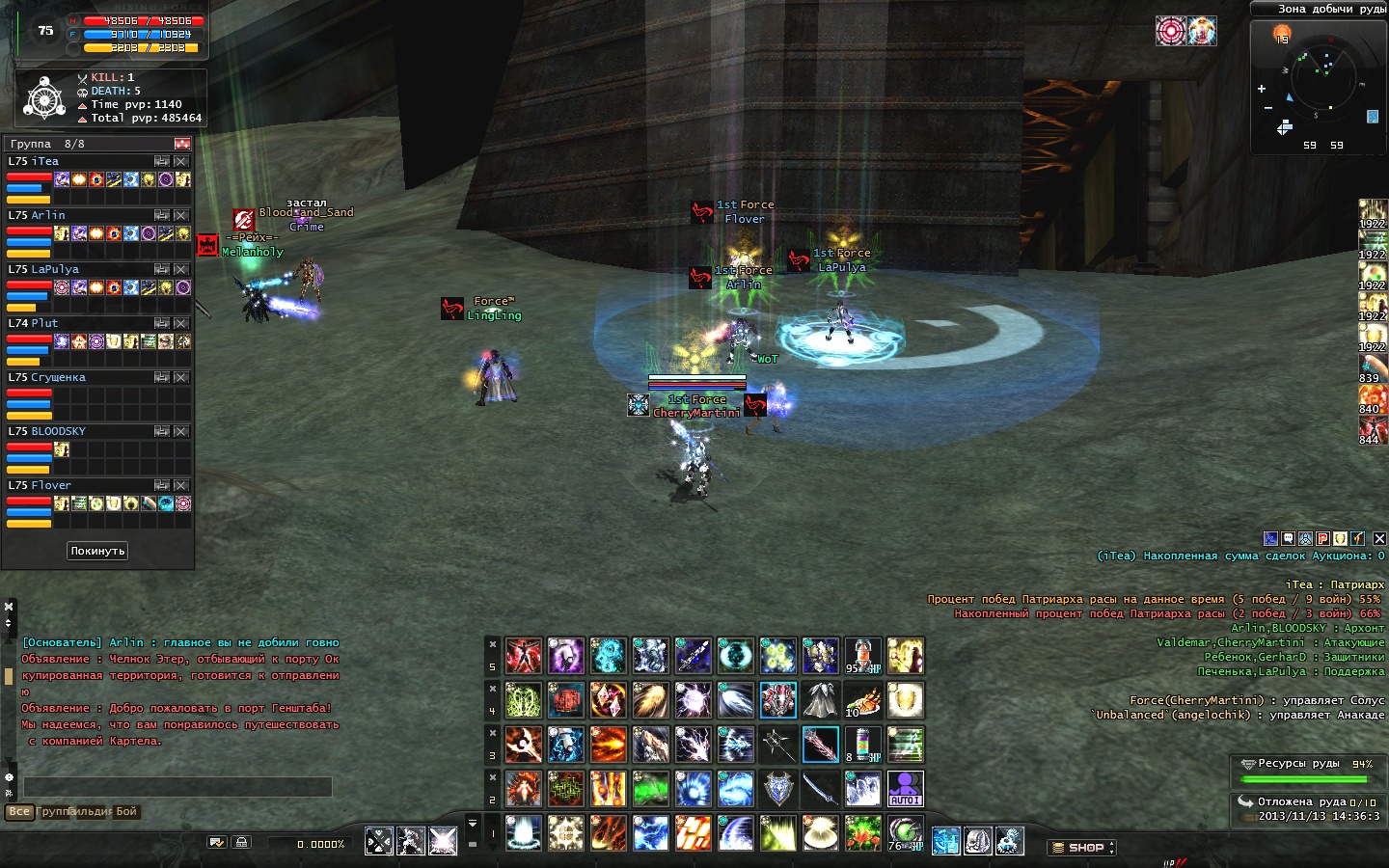This screenshot has height=868, width=1389.
Task: Switch chat to the Все tab
Action: 19,812
